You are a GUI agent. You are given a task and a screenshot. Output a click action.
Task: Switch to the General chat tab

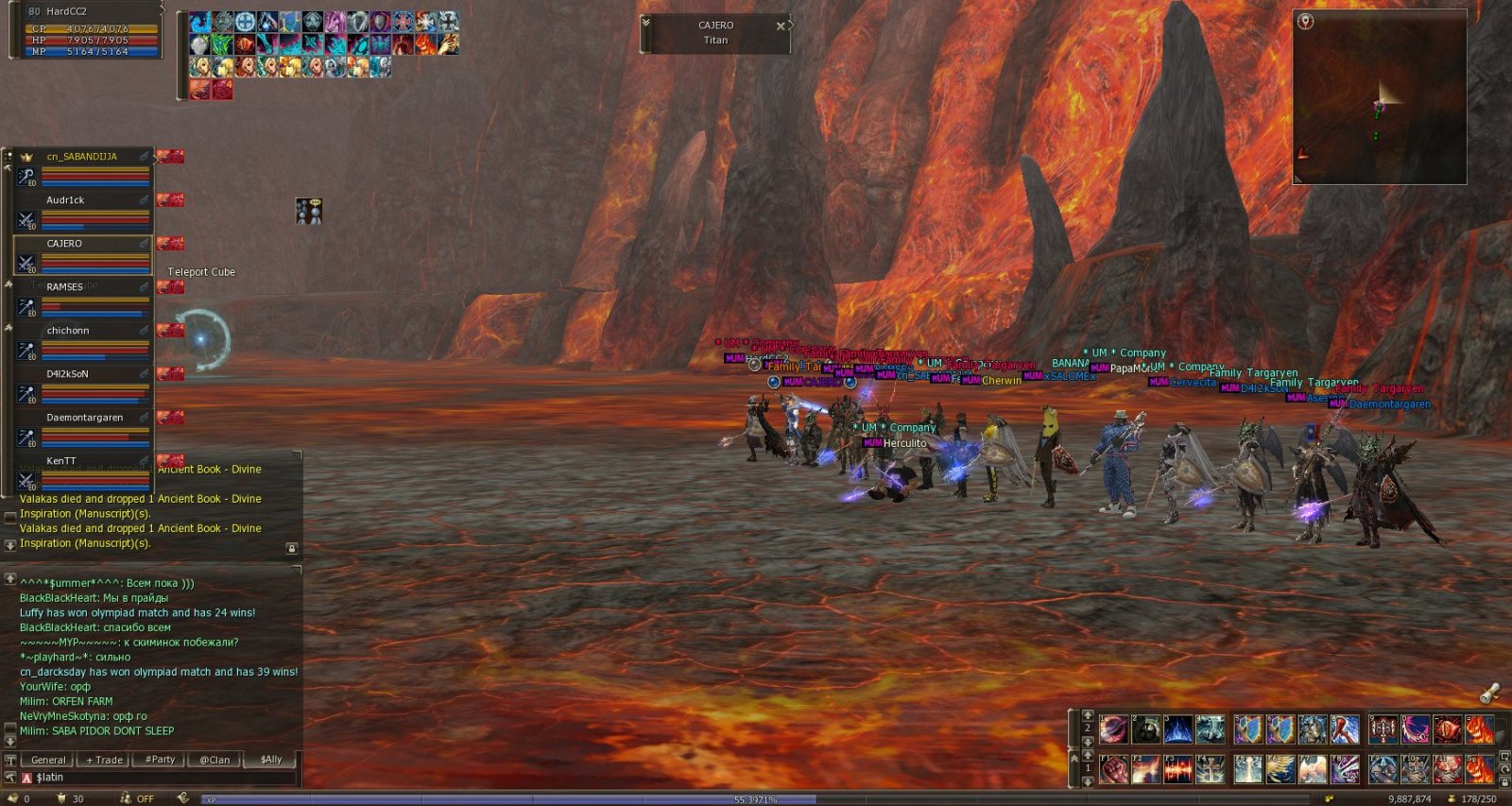coord(48,760)
